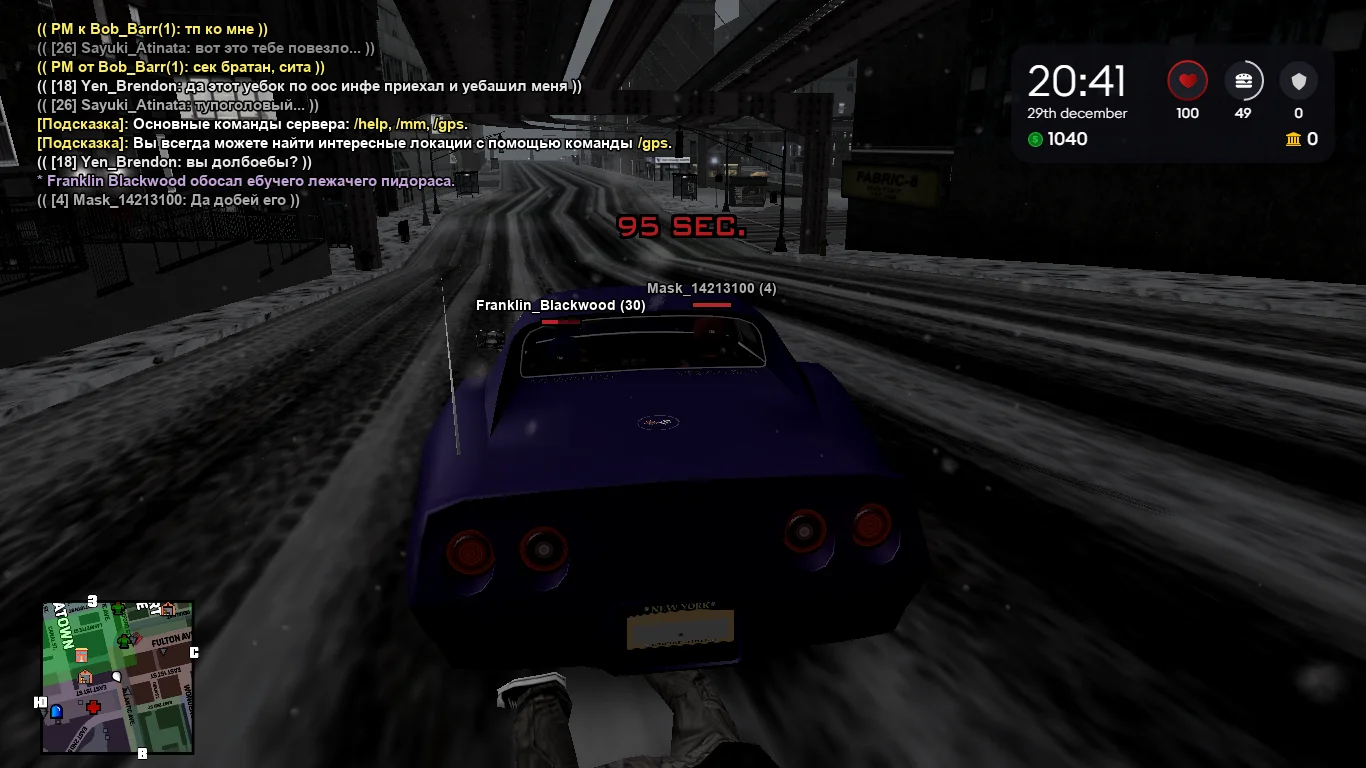Screen dimensions: 1366x768
Task: Click the red heart health icon
Action: (x=1187, y=81)
